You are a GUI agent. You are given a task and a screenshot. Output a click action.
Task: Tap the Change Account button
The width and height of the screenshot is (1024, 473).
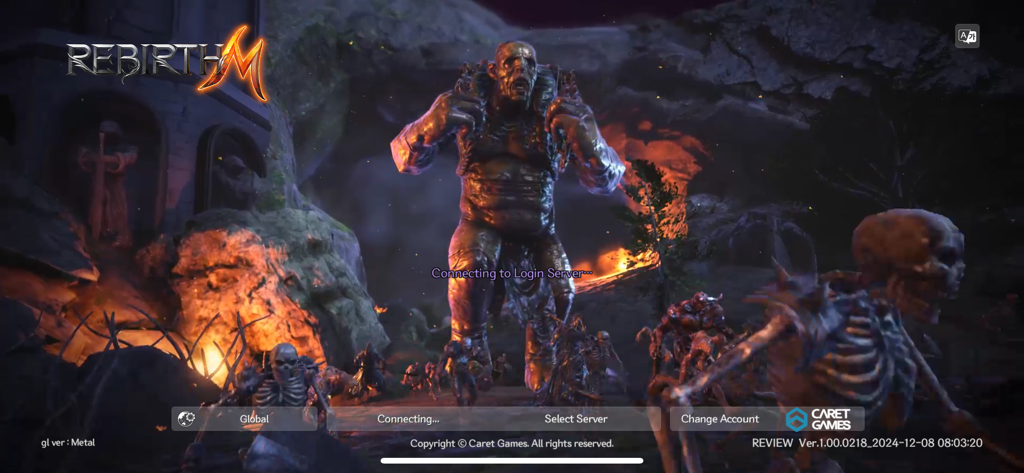[720, 419]
